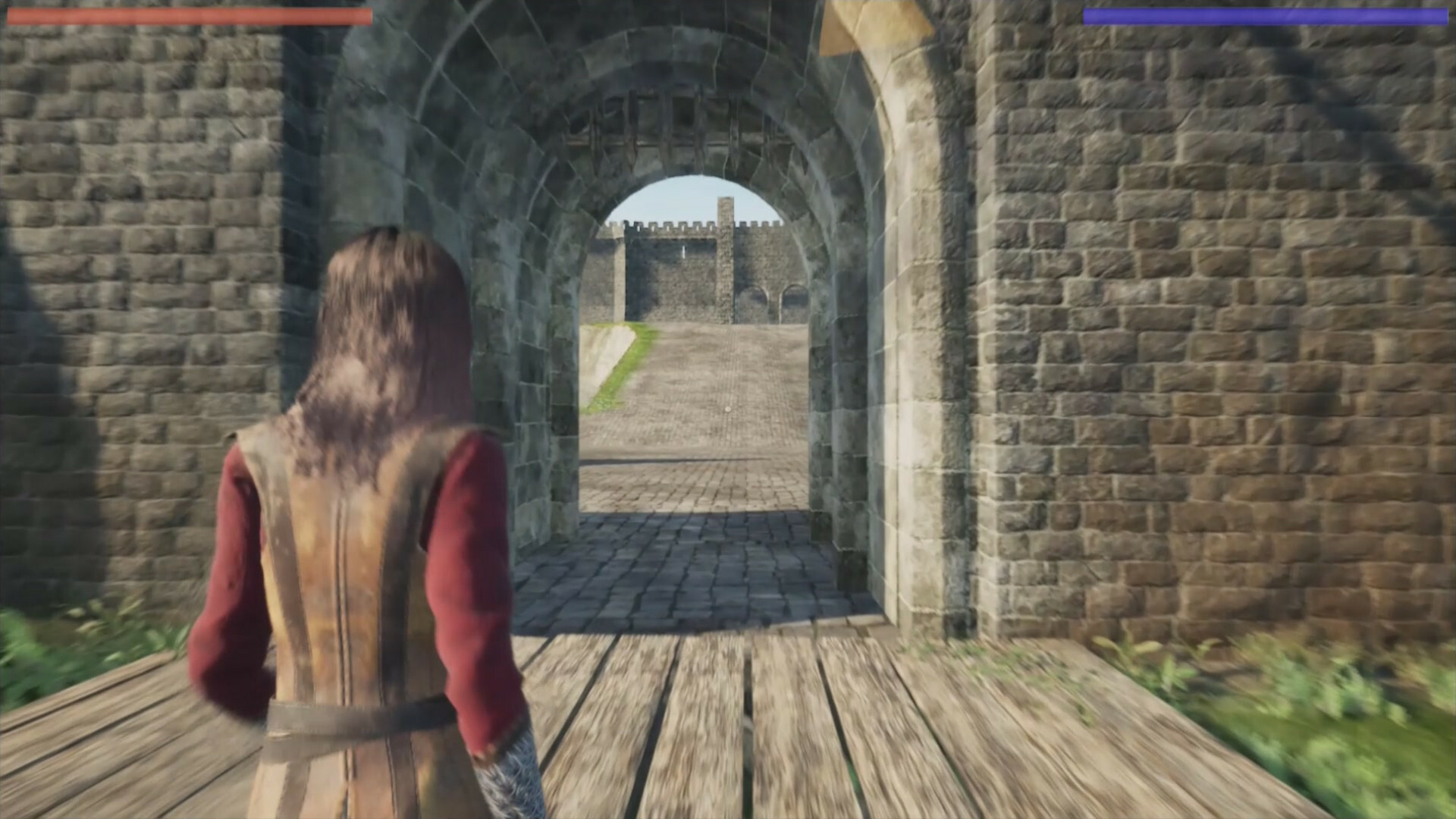Toggle the blue stamina bar display
This screenshot has height=819, width=1456.
click(x=1266, y=14)
